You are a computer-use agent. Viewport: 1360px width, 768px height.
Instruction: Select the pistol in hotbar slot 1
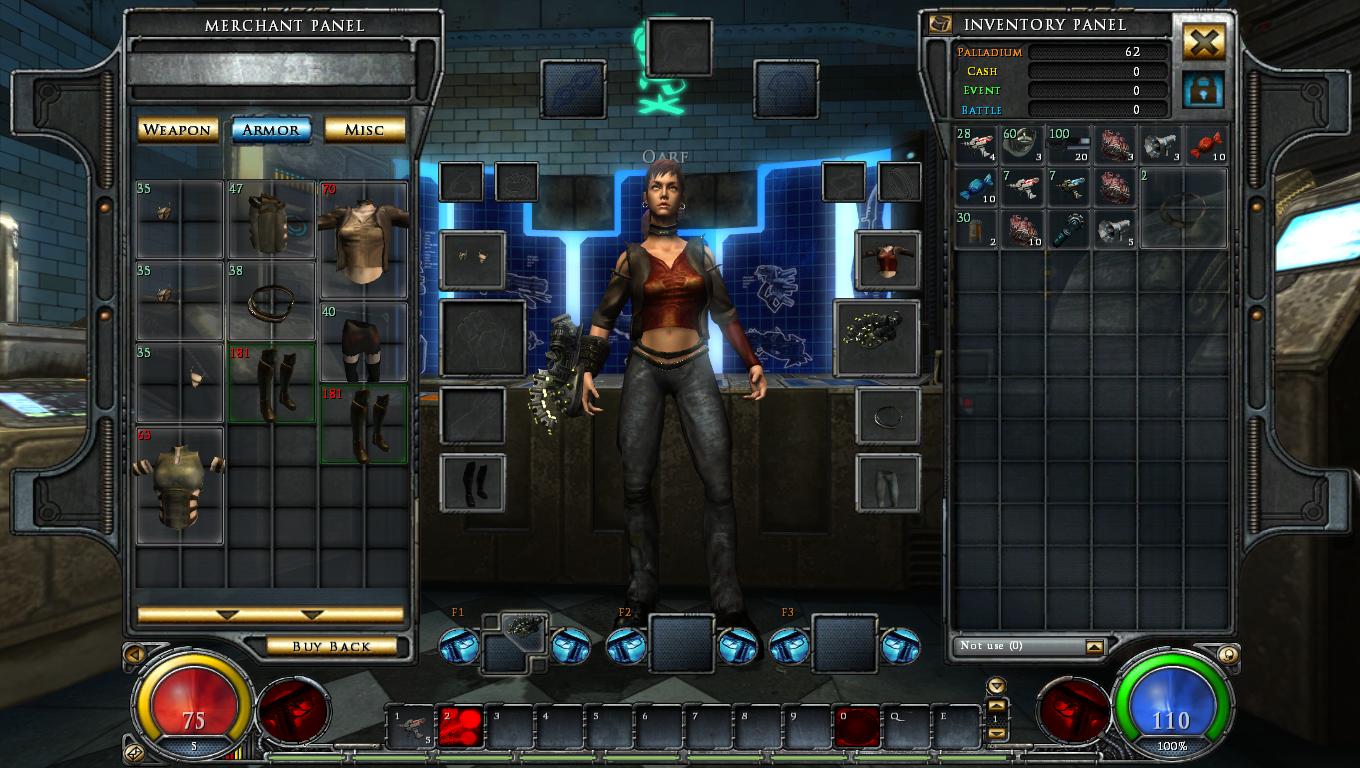click(x=411, y=727)
